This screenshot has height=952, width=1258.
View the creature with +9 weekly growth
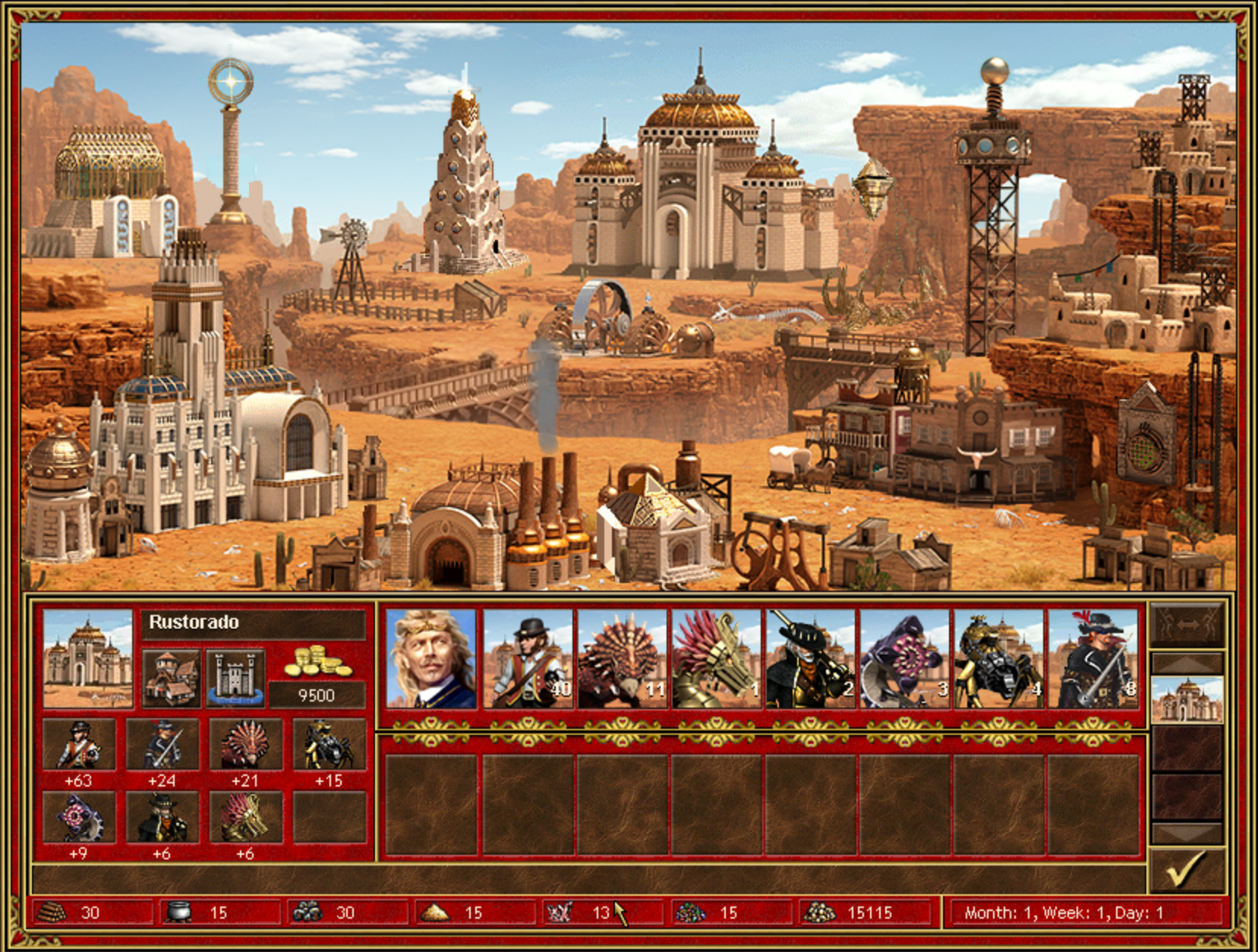coord(79,817)
